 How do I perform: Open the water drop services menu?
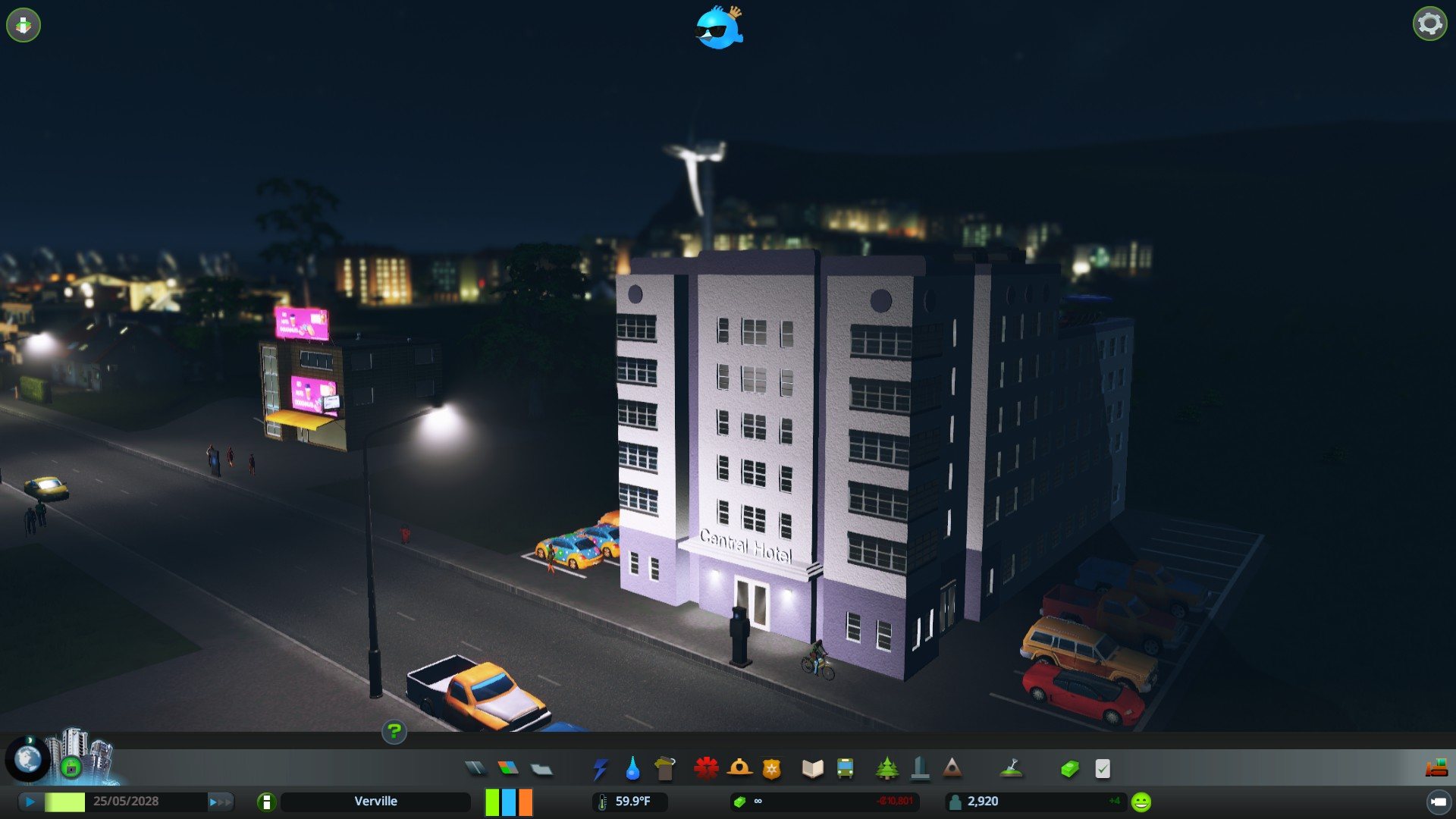(632, 769)
